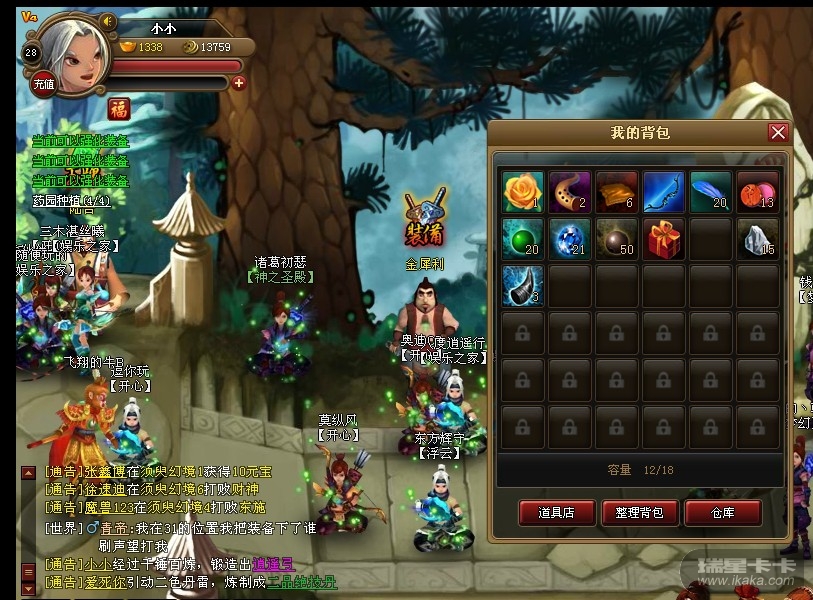
Task: Toggle the sound speaker icon
Action: point(108,22)
